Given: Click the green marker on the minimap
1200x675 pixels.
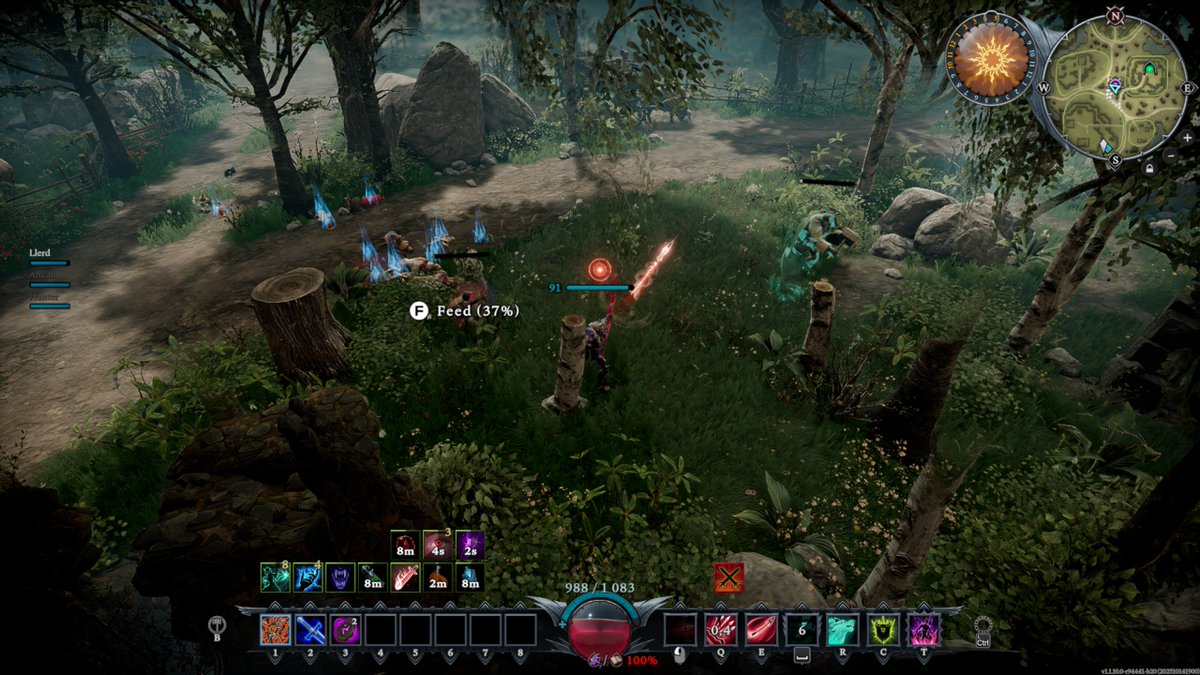Looking at the screenshot, I should click(x=1149, y=68).
